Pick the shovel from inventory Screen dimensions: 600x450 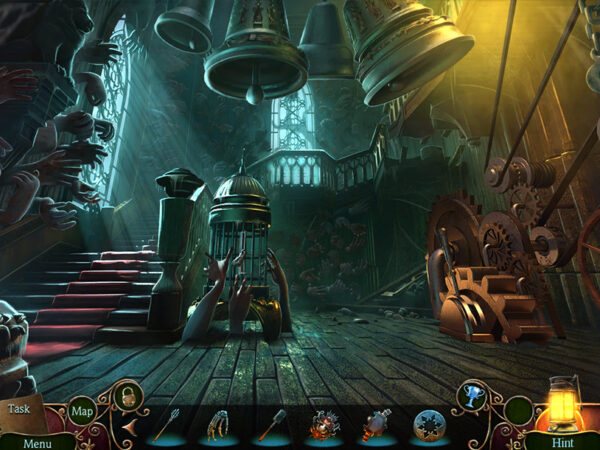tap(272, 425)
